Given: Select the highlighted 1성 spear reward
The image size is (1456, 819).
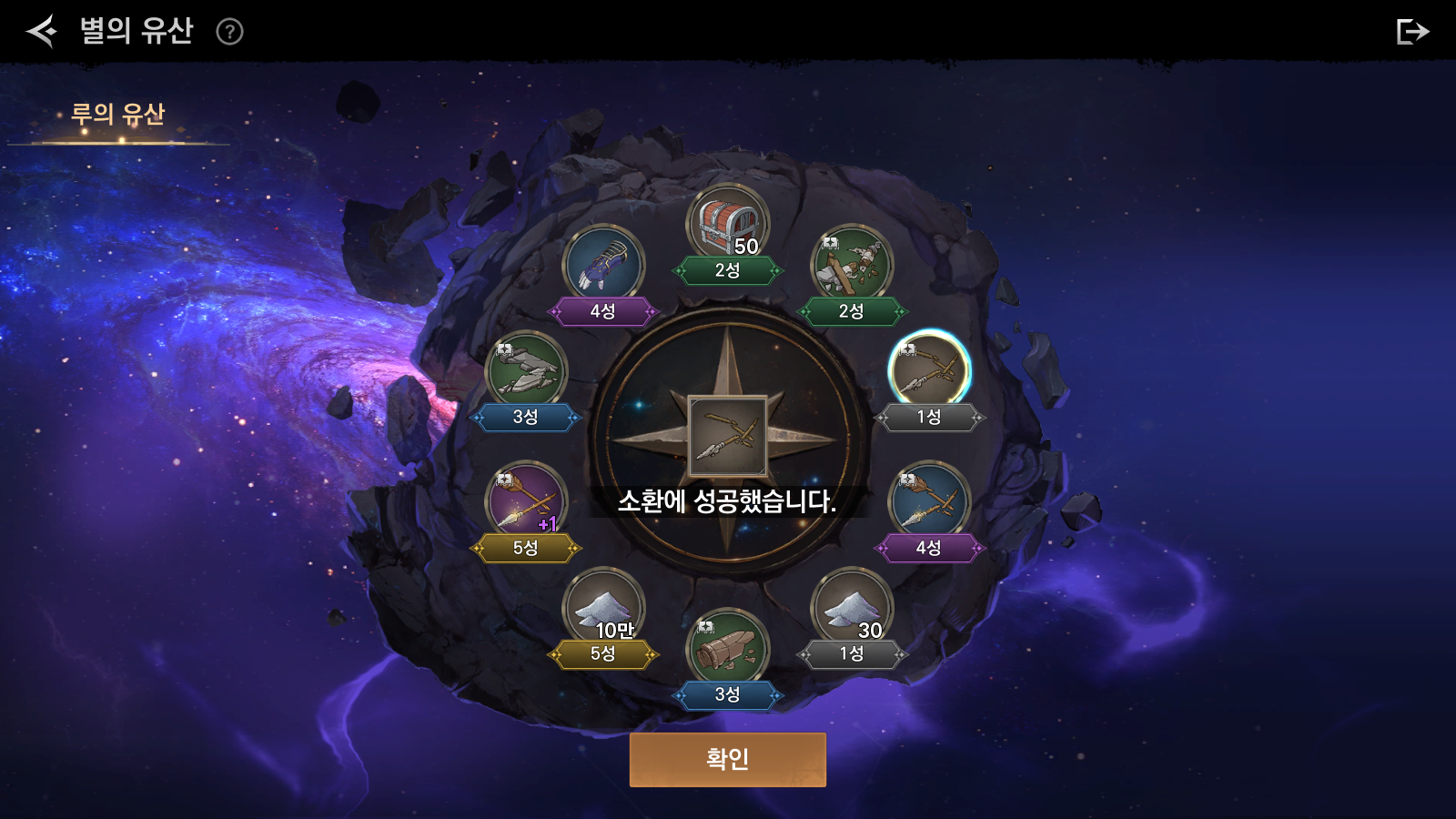Looking at the screenshot, I should pyautogui.click(x=928, y=370).
